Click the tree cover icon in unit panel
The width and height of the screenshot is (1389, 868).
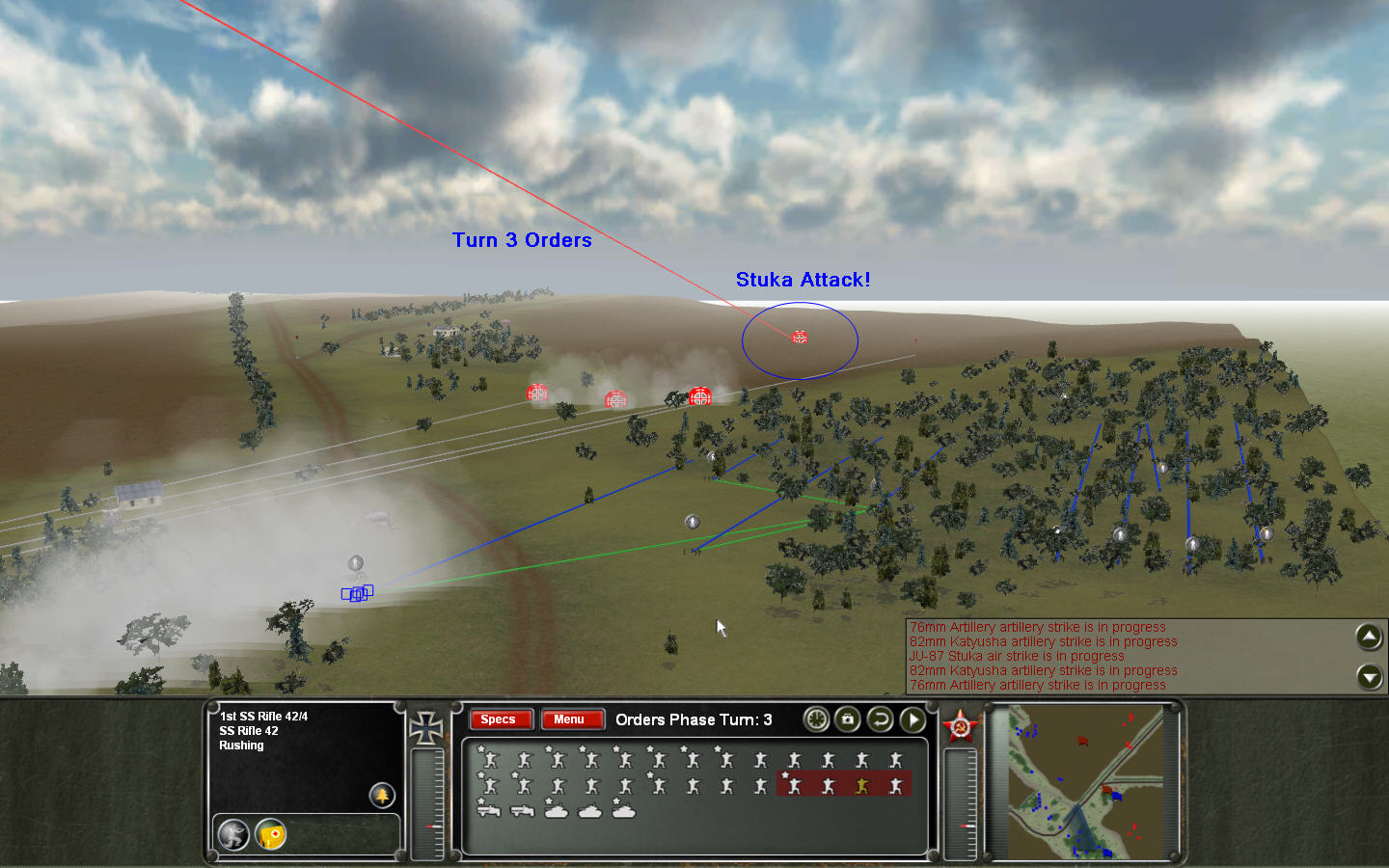point(383,795)
